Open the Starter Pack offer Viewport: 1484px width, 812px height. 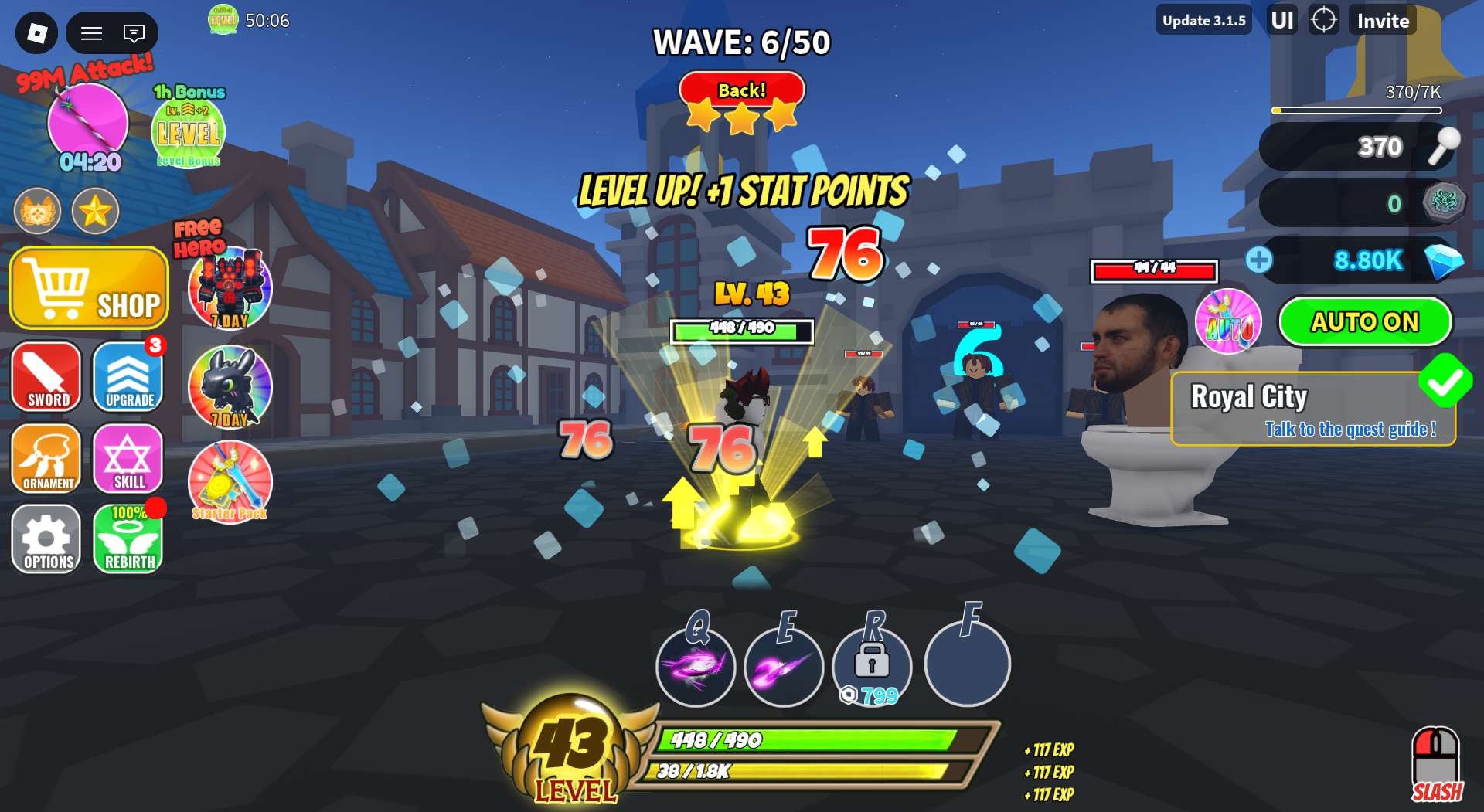(230, 482)
